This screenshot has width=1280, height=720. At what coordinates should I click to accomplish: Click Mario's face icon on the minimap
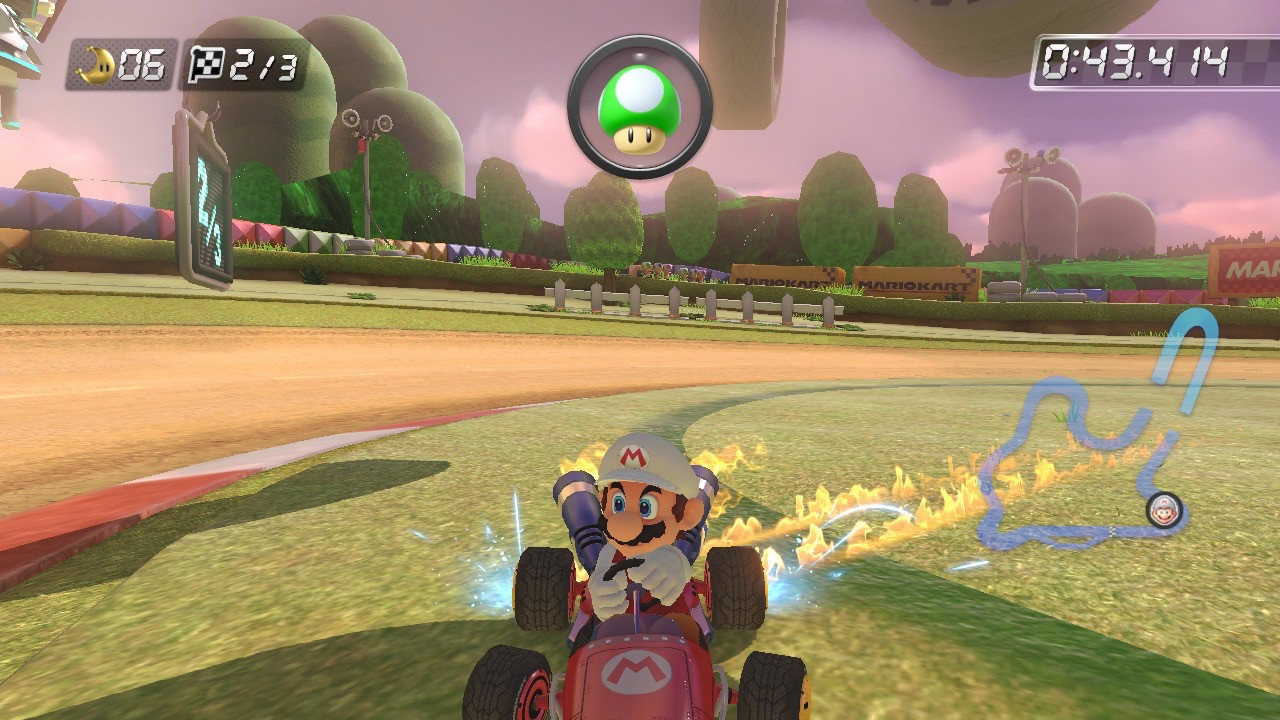[x=1165, y=511]
